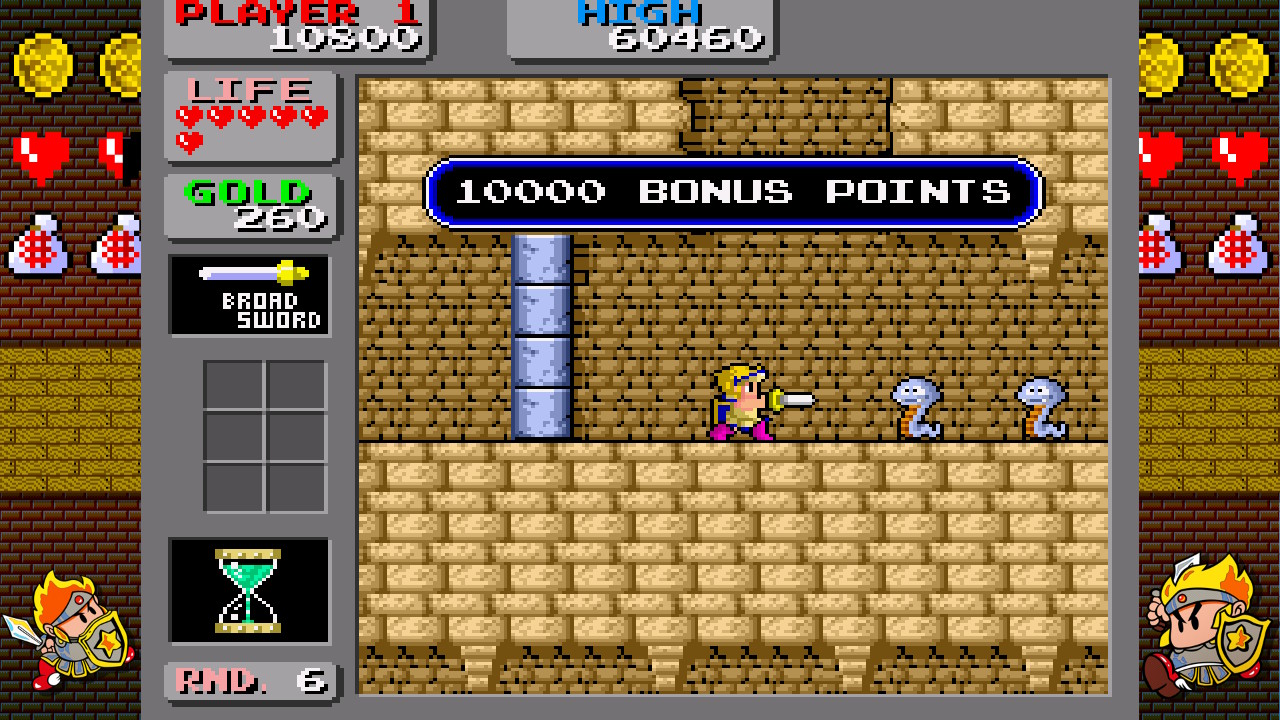
Task: Select the Broad Sword equipment icon
Action: (x=249, y=295)
